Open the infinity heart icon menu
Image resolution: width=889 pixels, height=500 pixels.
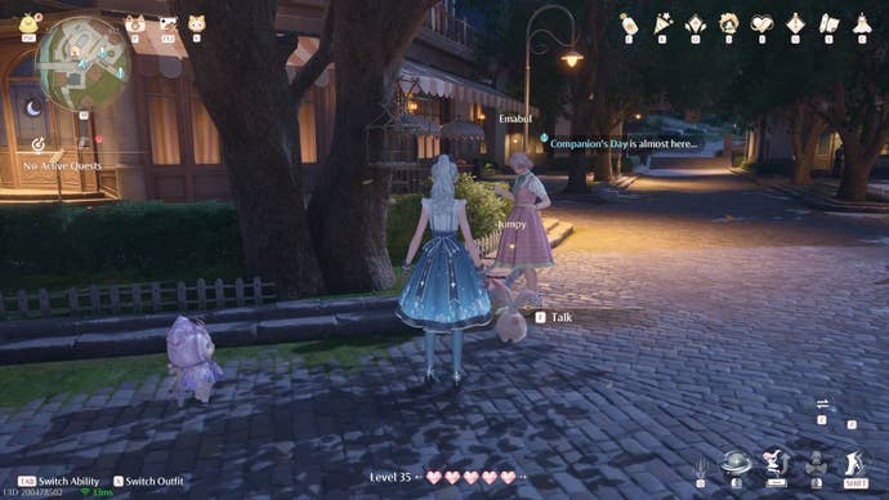click(762, 23)
